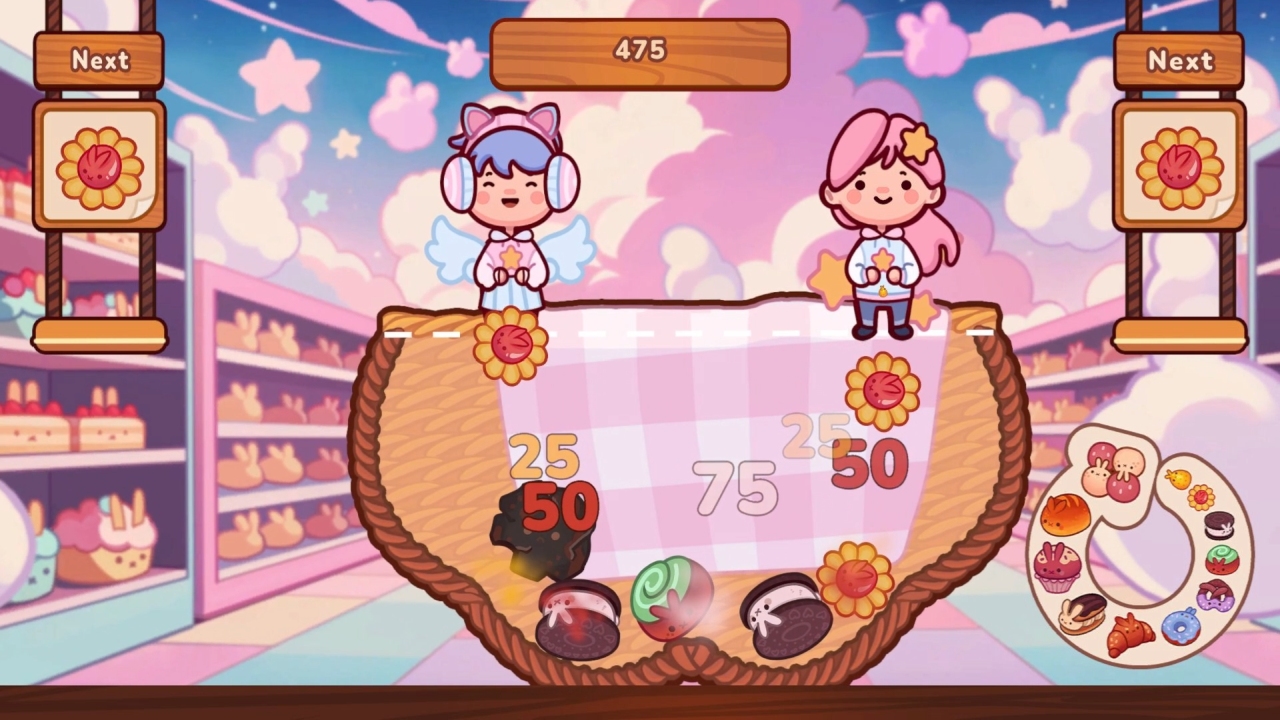This screenshot has height=720, width=1280.
Task: Select the bread bun bunny icon on the wheel
Action: 1064,512
